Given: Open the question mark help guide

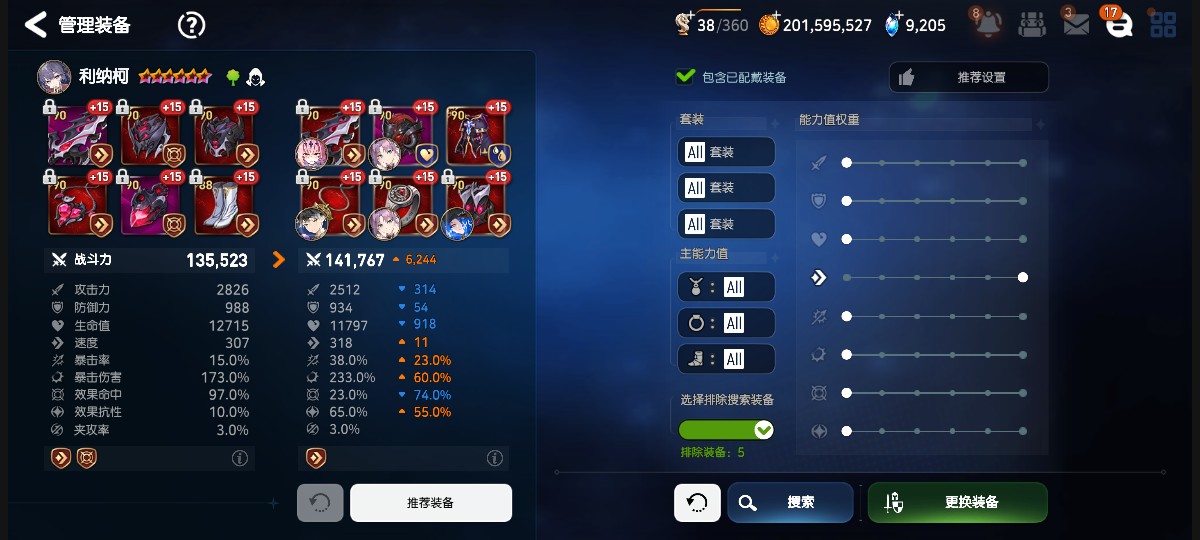Looking at the screenshot, I should (191, 25).
